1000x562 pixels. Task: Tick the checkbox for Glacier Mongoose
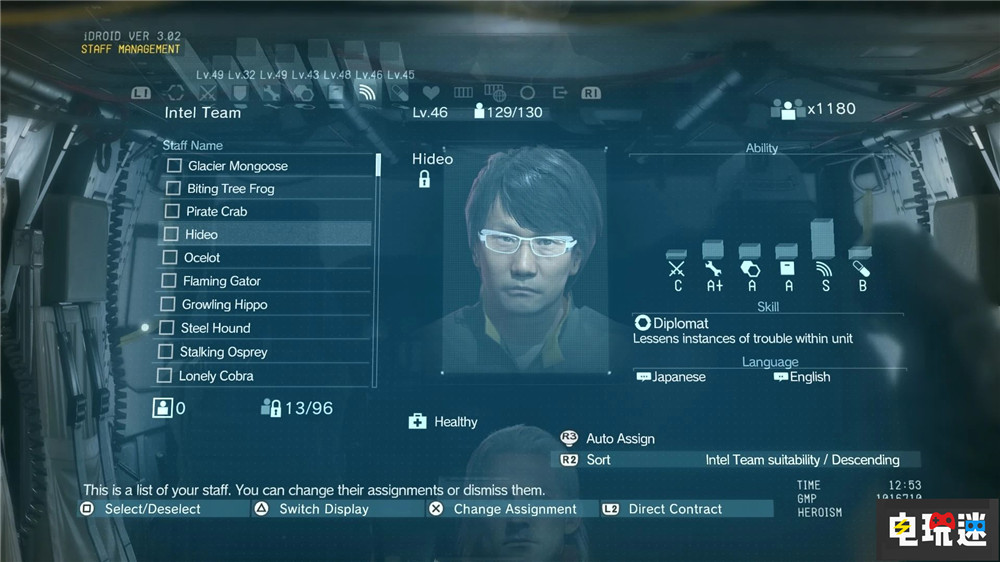pyautogui.click(x=174, y=166)
